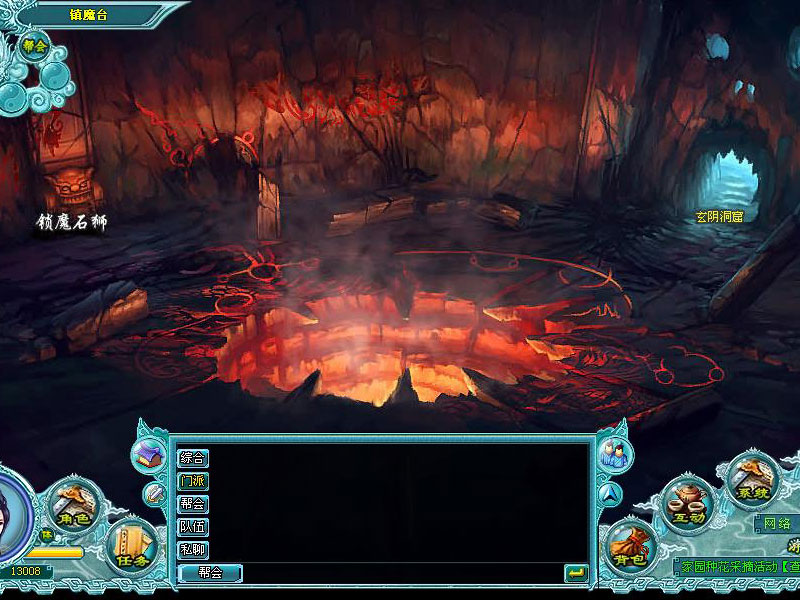Open the chat channel selector labeled 帮会

pos(210,573)
